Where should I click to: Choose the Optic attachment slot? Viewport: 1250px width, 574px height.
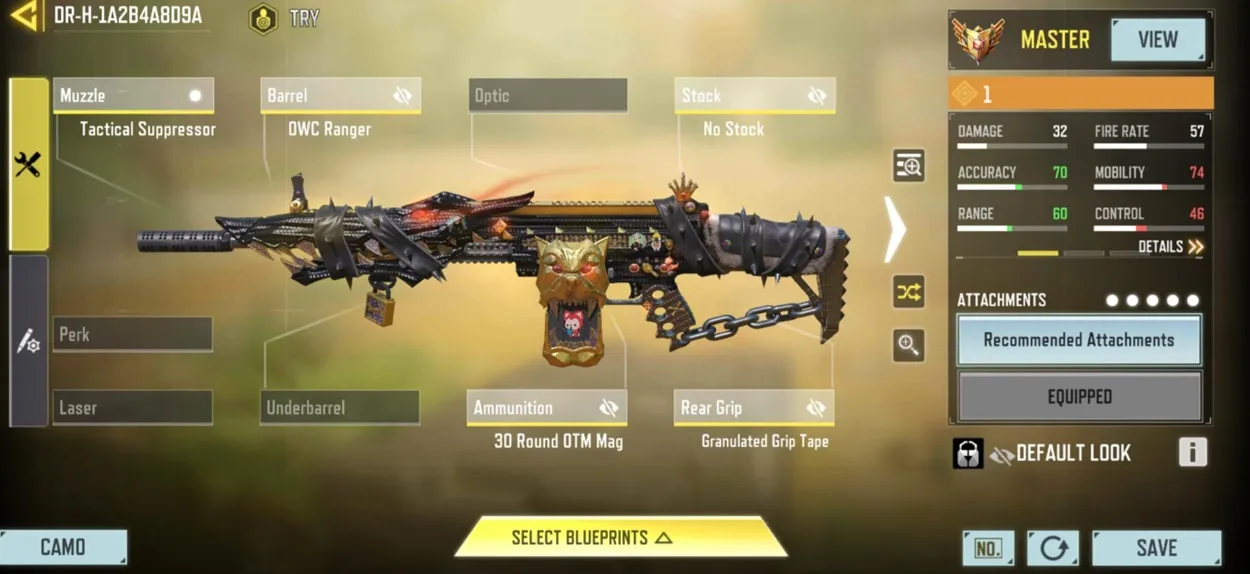[548, 96]
